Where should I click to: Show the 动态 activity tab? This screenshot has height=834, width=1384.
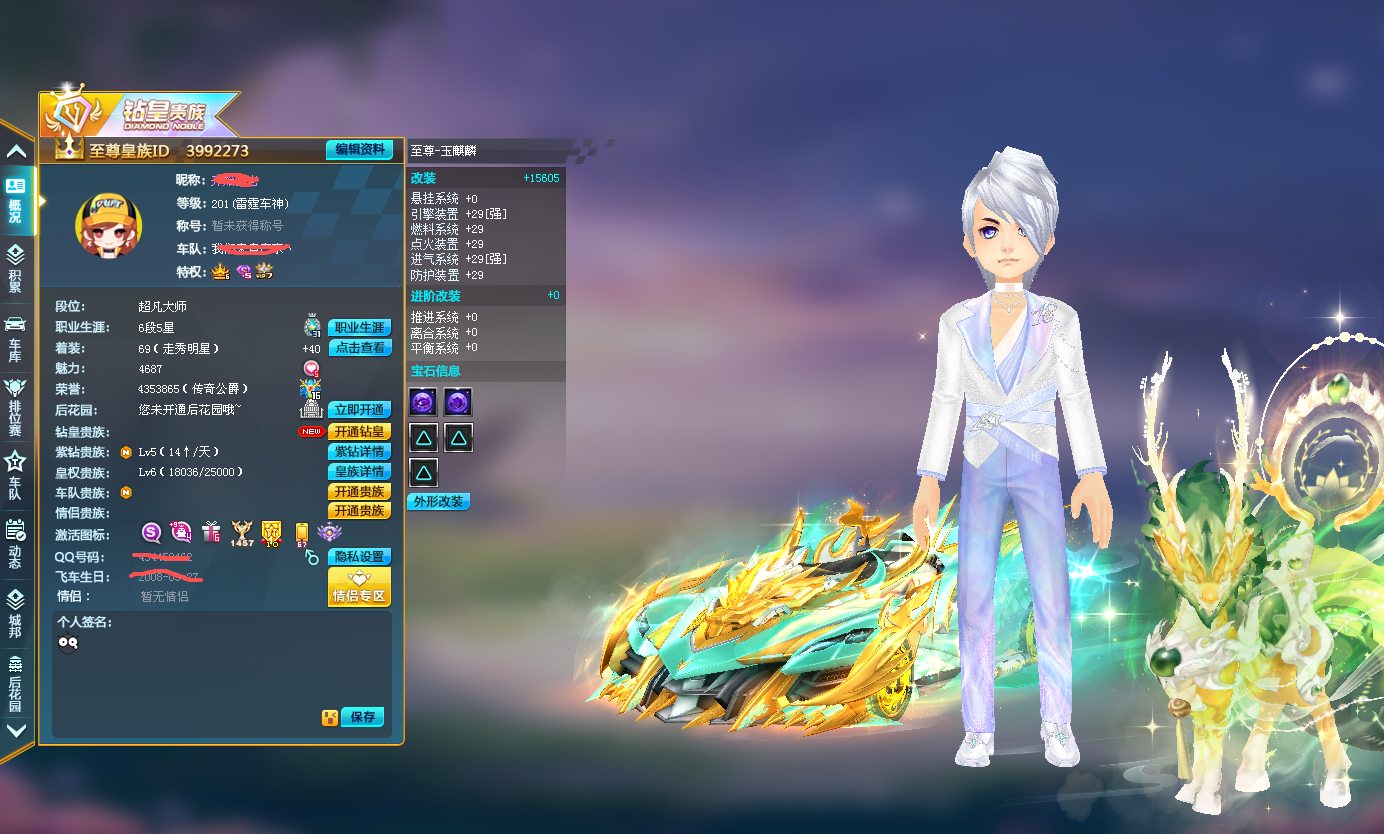[16, 544]
